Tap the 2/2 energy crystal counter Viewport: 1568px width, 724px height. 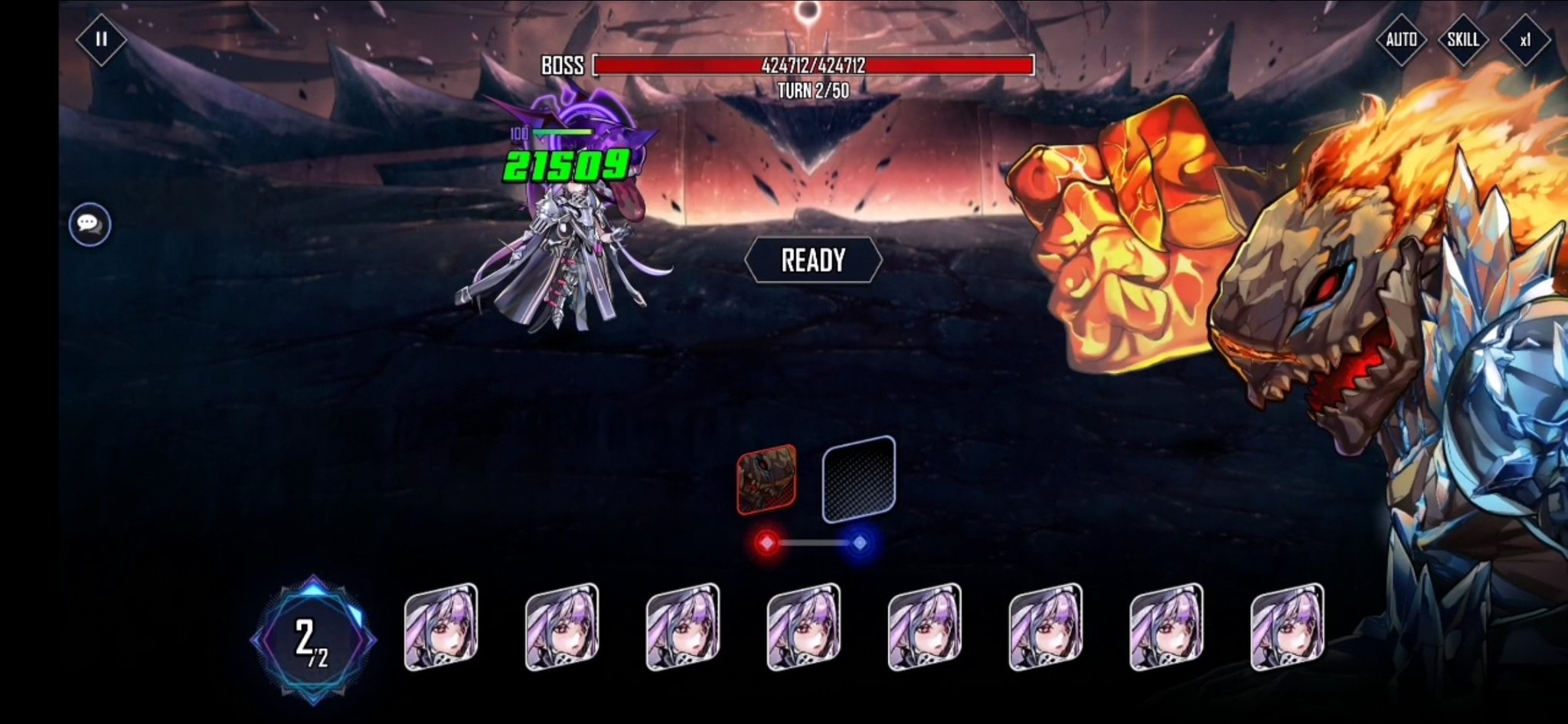click(312, 640)
